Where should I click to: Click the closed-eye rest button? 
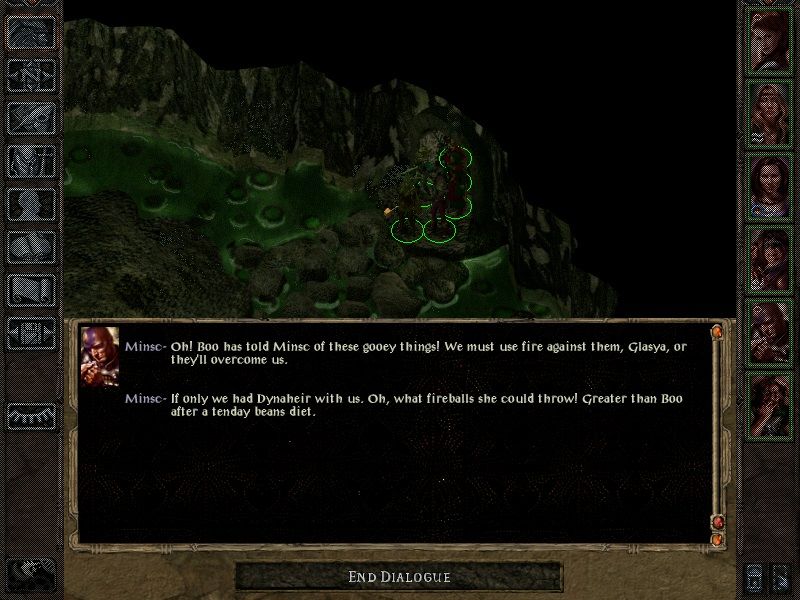pos(31,415)
